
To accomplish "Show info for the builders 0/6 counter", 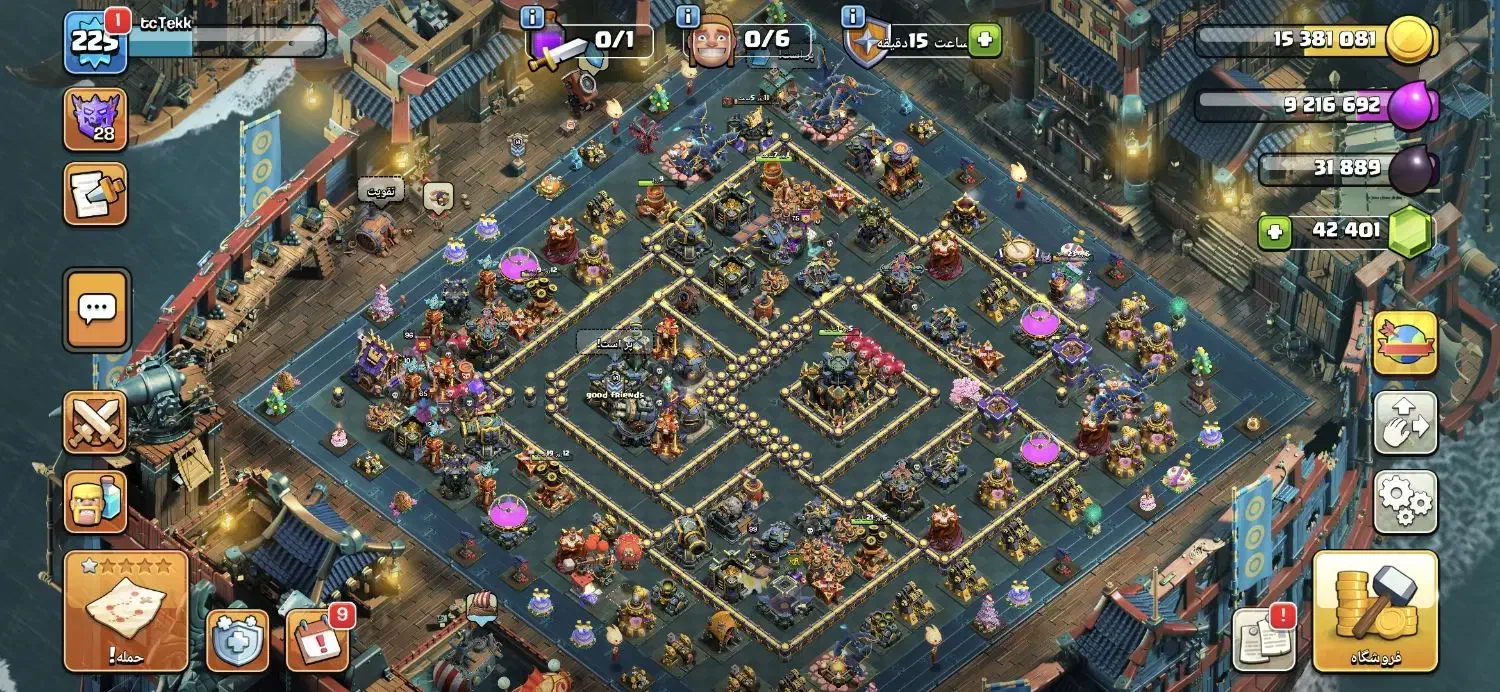I will pyautogui.click(x=688, y=17).
